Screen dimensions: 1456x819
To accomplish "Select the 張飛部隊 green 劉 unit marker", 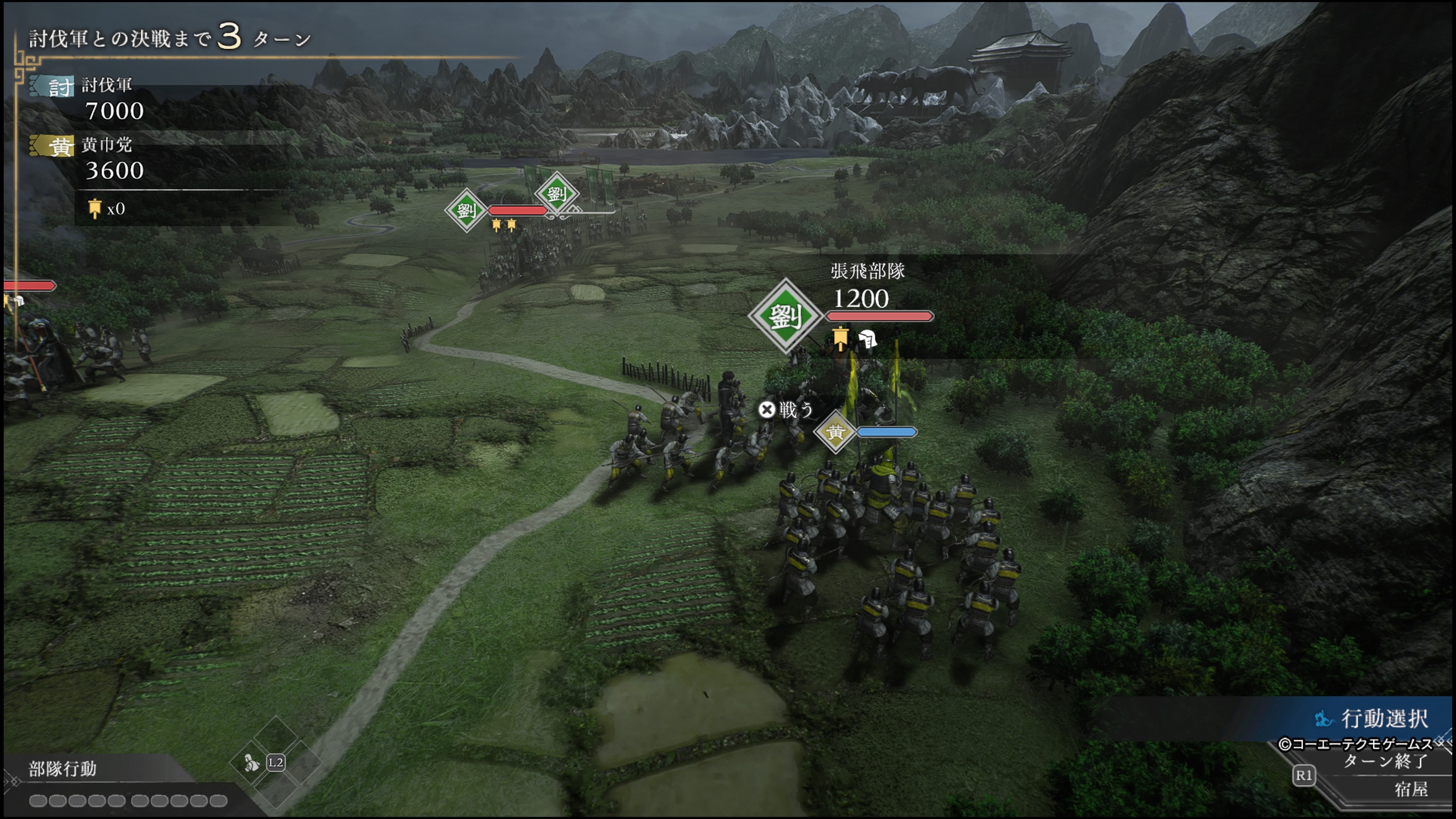I will pos(785,315).
